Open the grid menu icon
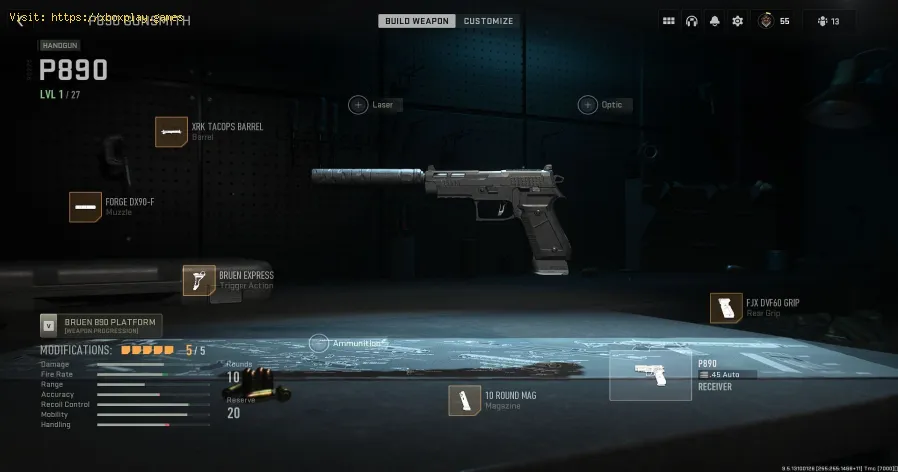898x472 pixels. [x=669, y=21]
